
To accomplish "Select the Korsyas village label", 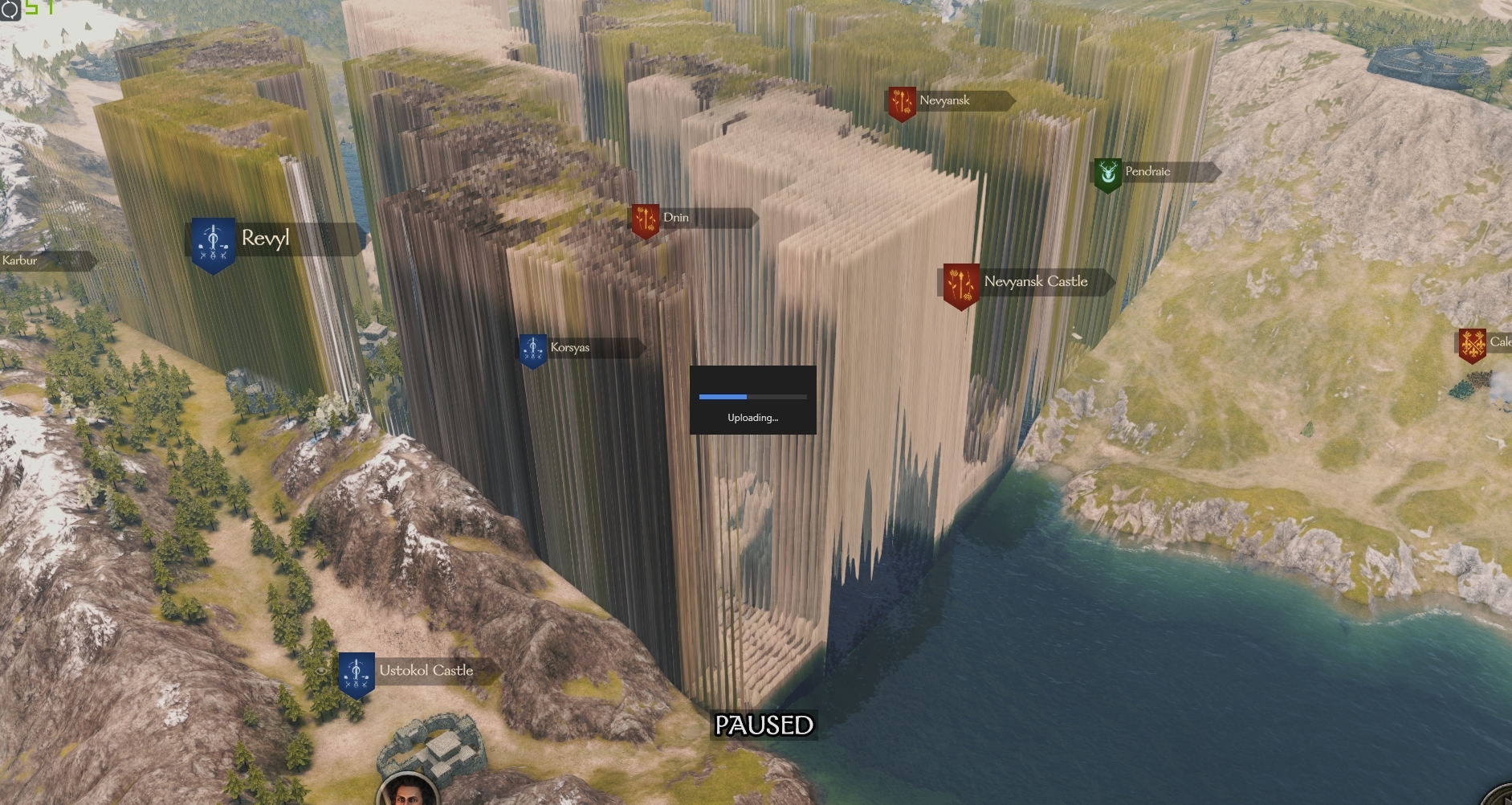I will click(570, 348).
